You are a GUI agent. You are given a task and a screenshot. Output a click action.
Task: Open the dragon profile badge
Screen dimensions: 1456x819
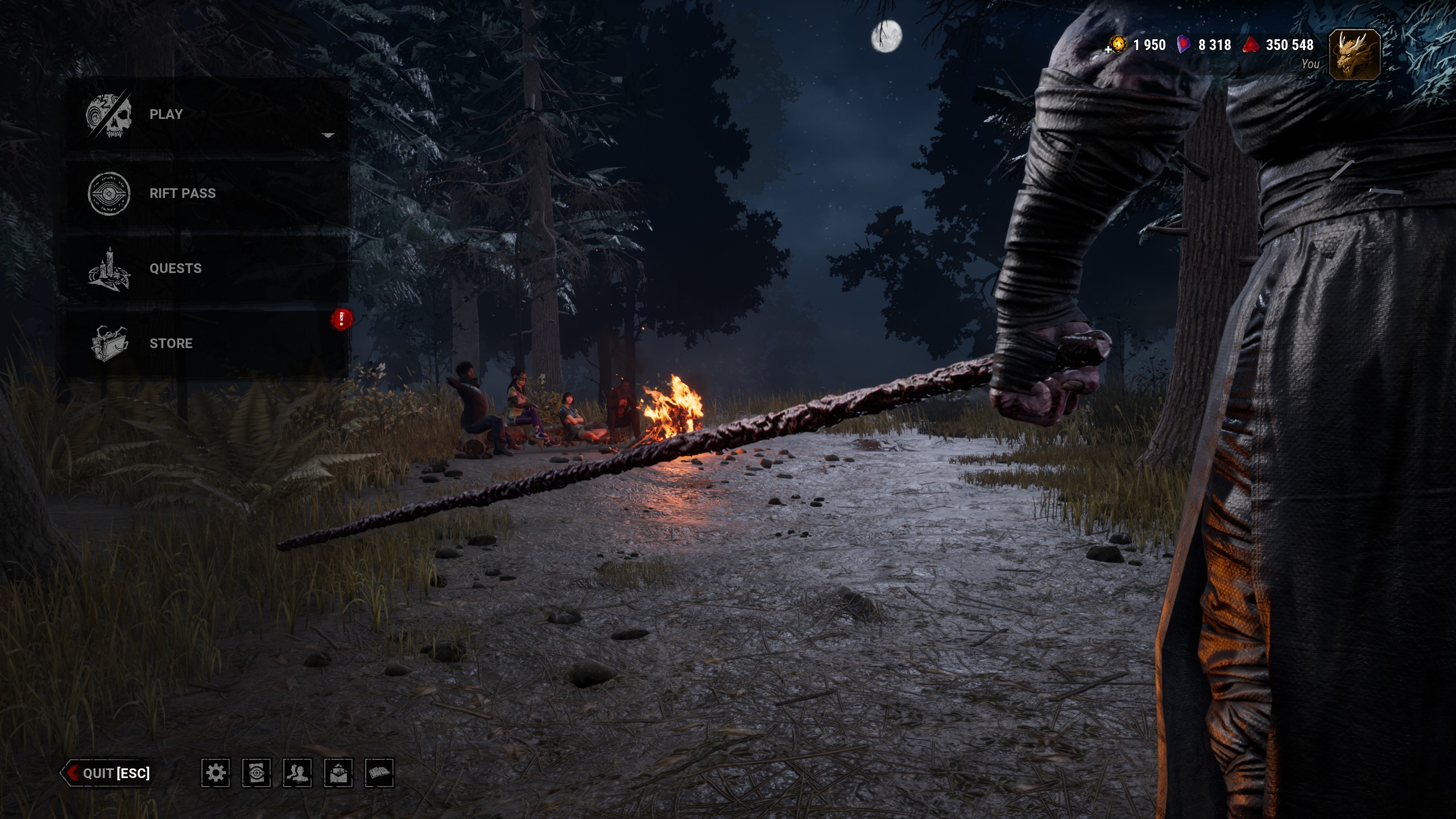coord(1355,54)
